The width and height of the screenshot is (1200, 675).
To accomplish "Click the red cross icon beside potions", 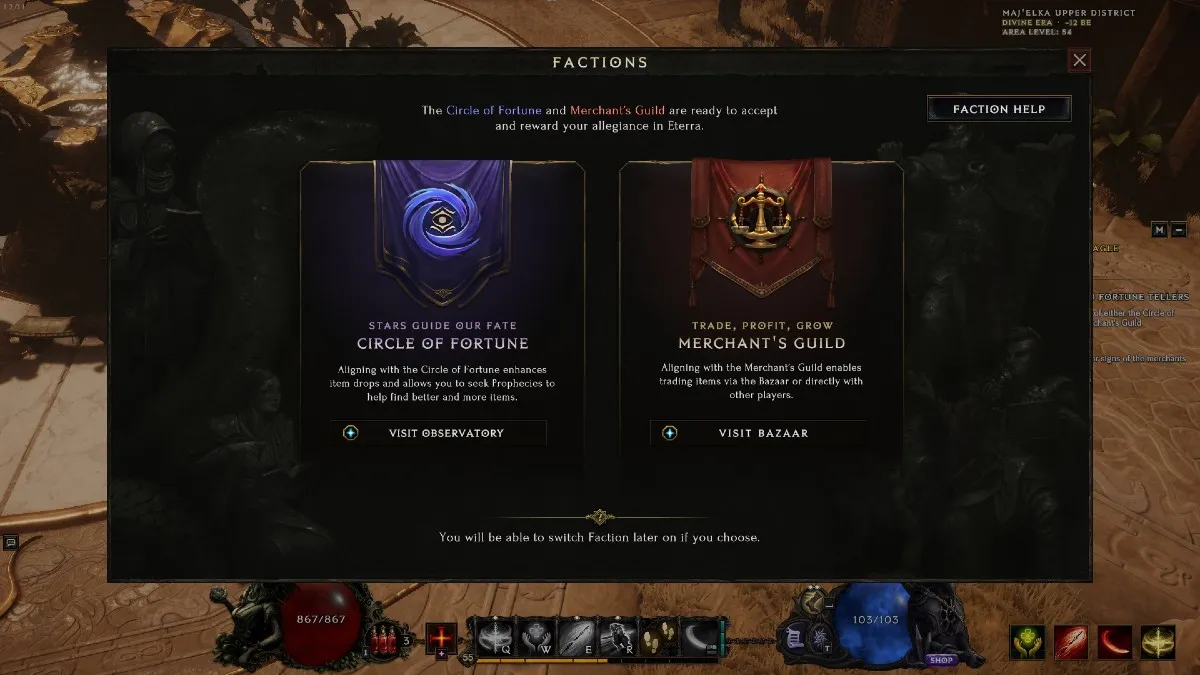I will [x=441, y=637].
